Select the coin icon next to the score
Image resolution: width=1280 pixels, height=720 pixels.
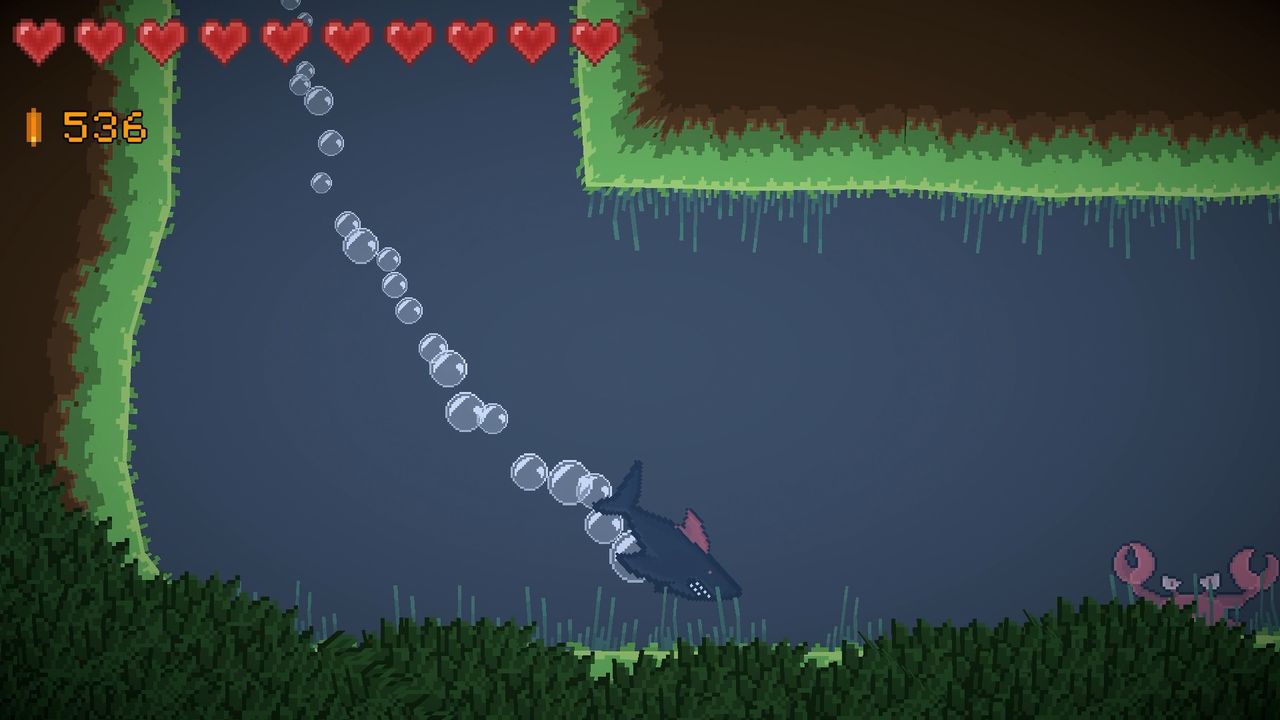tap(32, 126)
